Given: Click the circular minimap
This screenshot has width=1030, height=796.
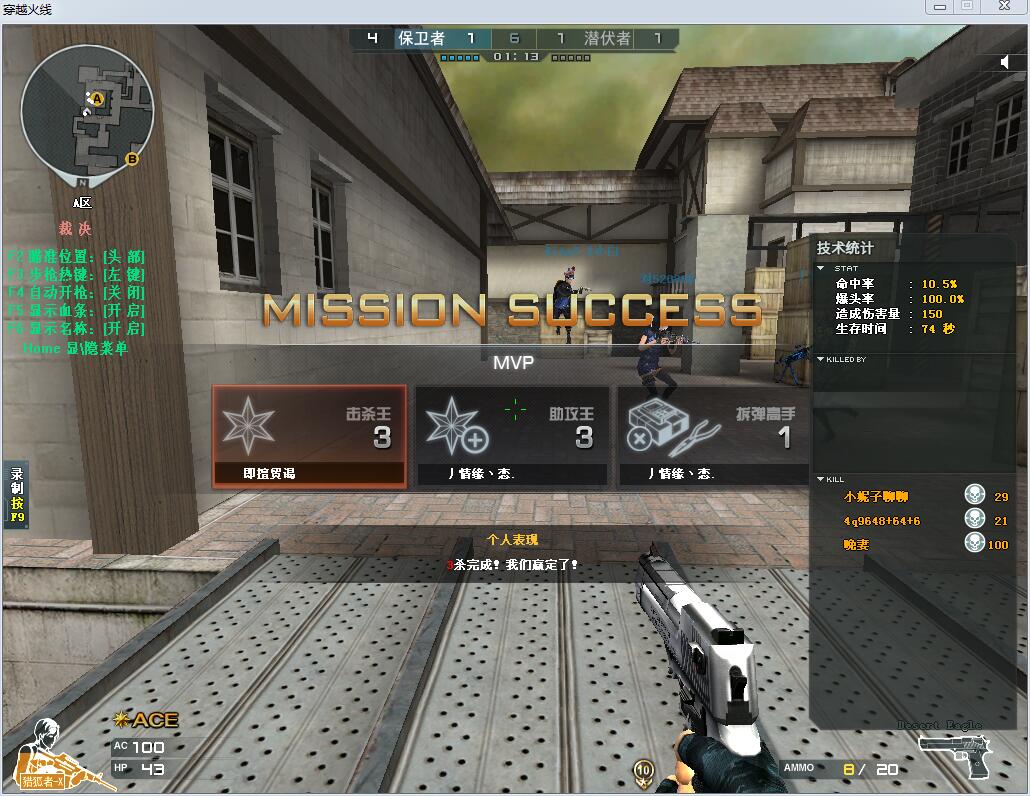Looking at the screenshot, I should [x=87, y=110].
